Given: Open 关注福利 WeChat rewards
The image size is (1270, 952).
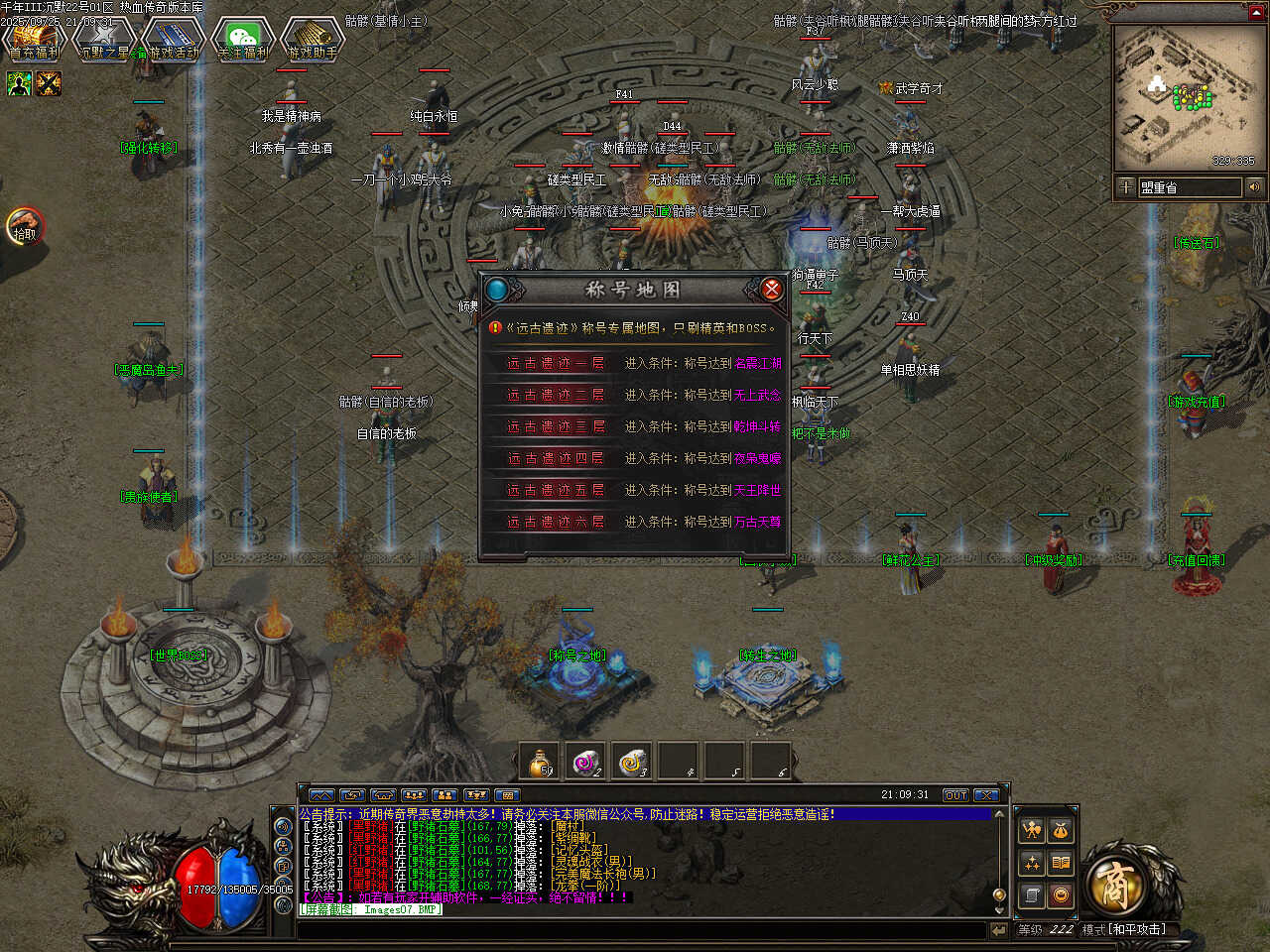Looking at the screenshot, I should (x=243, y=41).
